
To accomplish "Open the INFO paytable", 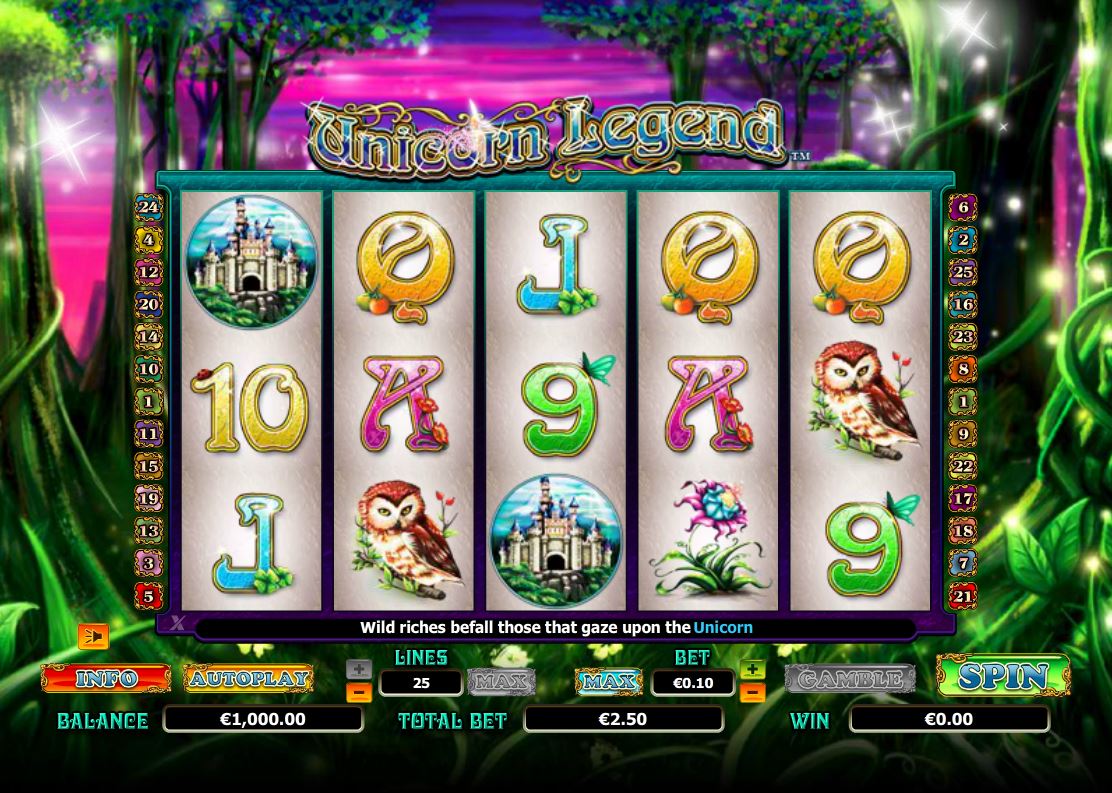I will coord(106,678).
